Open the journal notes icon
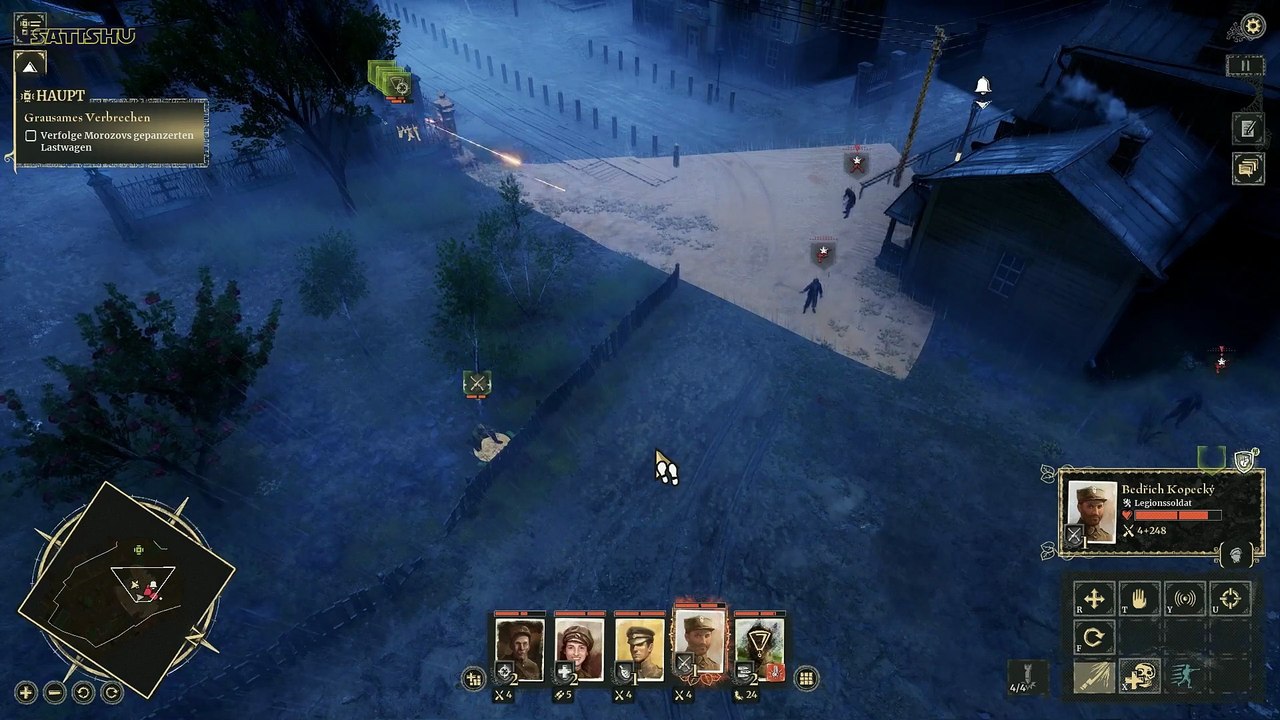1280x720 pixels. tap(1247, 127)
